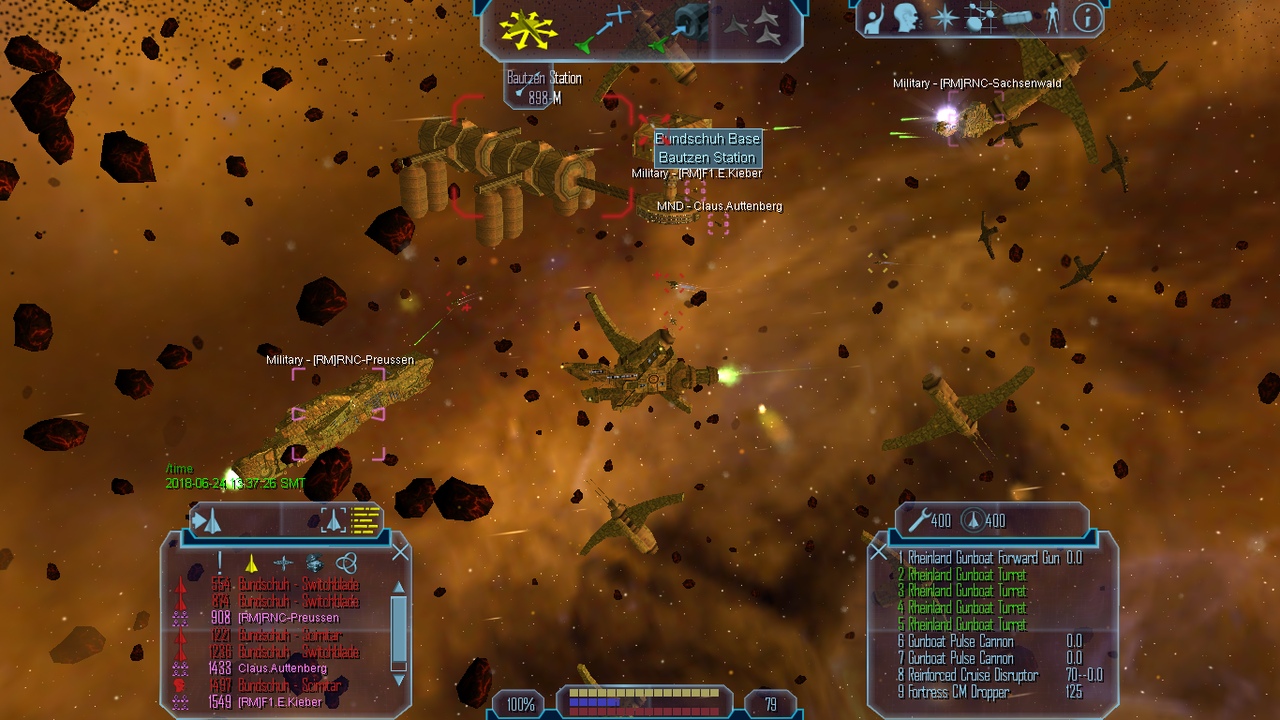Open the Nav Map star icon

click(x=945, y=17)
